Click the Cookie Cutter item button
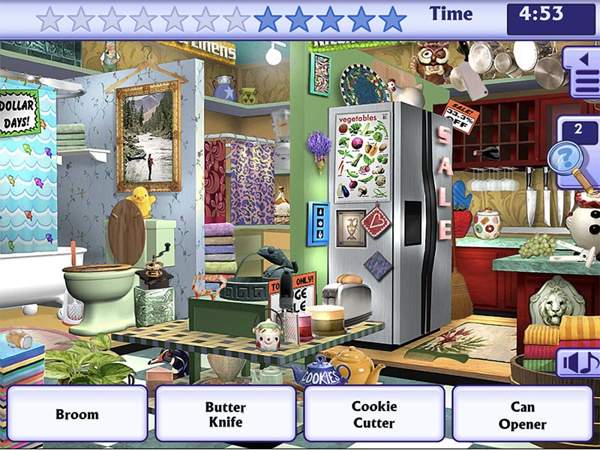The width and height of the screenshot is (600, 450). coord(374,414)
